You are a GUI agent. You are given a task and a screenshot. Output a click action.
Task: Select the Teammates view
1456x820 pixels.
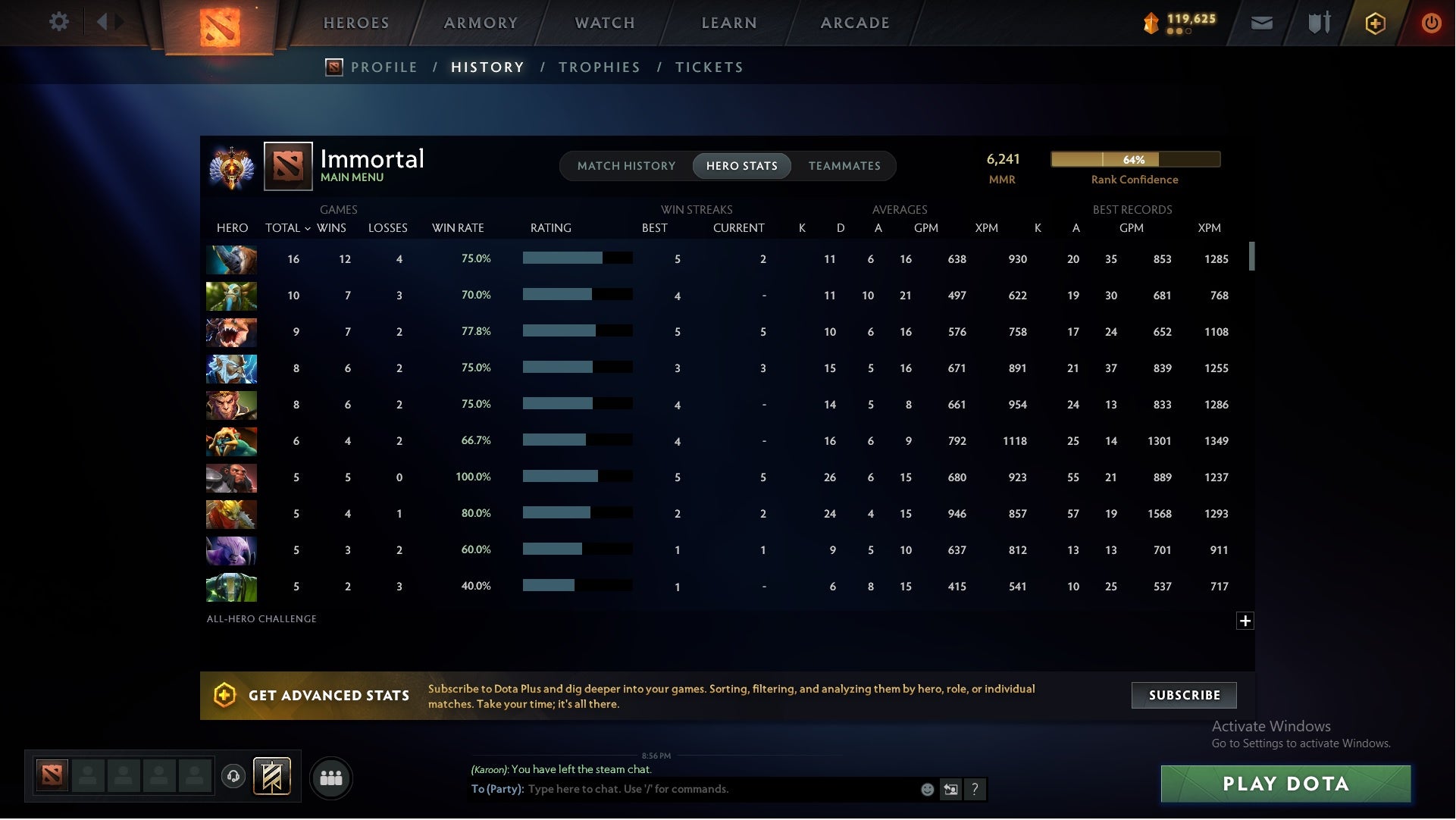click(844, 165)
